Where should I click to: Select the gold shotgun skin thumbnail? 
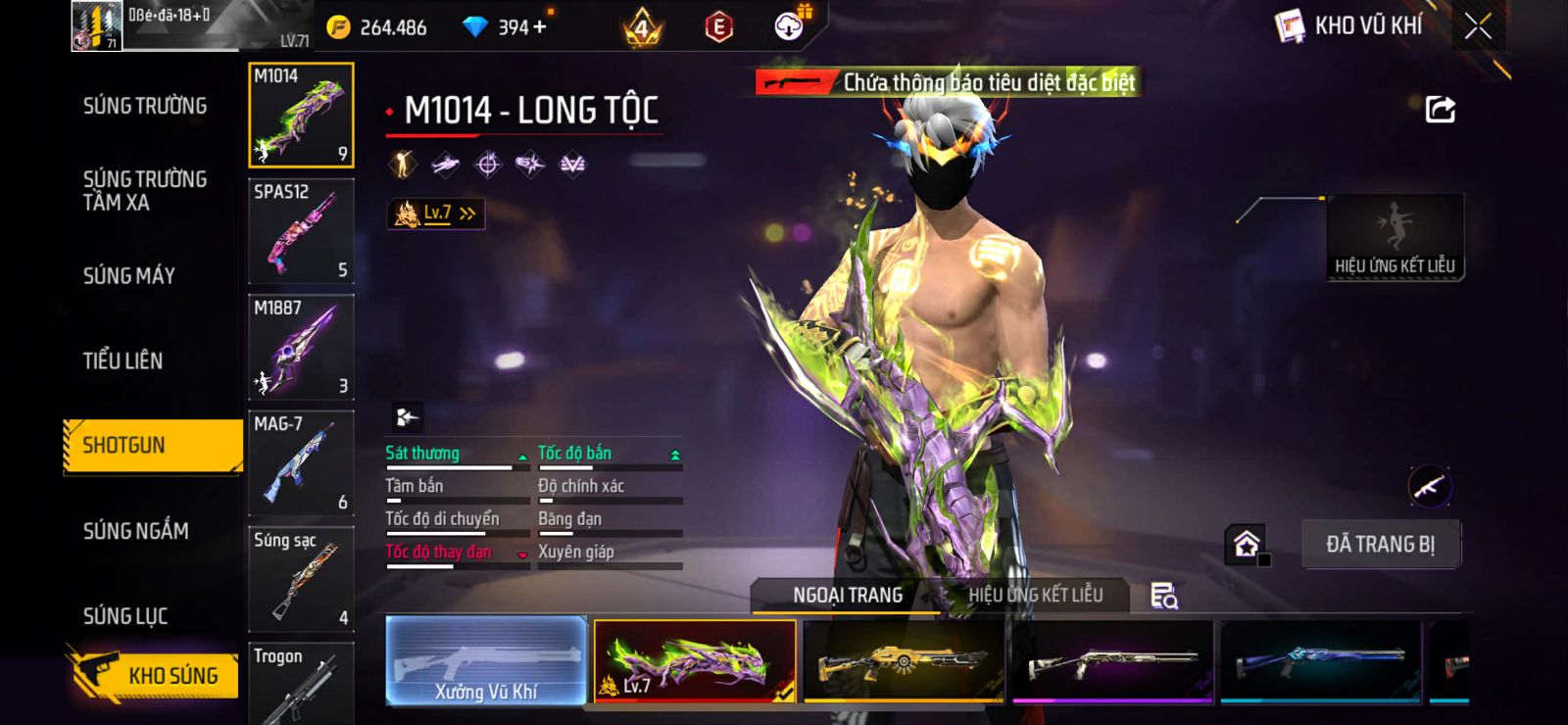(x=903, y=661)
